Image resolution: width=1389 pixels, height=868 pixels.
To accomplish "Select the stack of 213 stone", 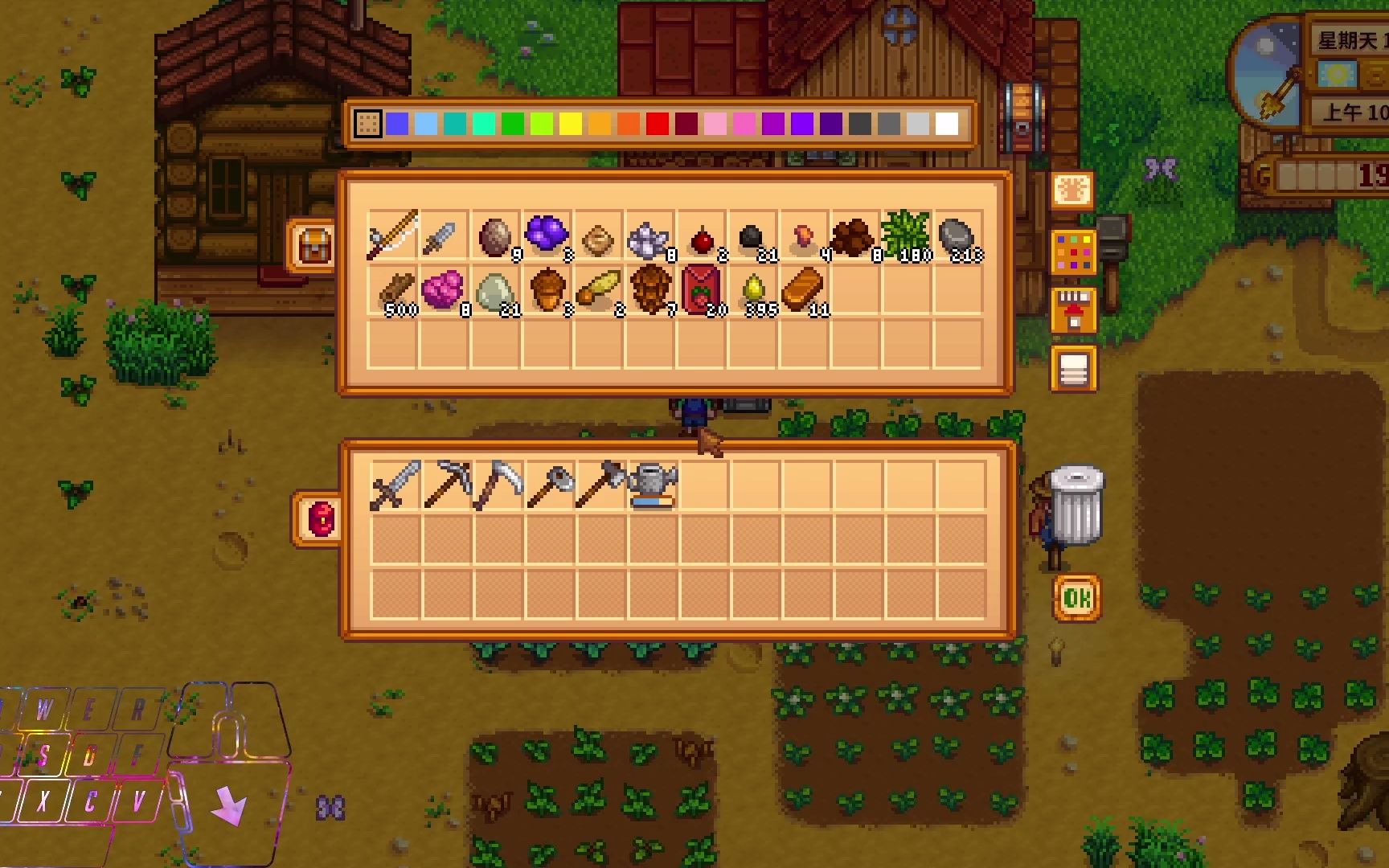I will coord(957,236).
